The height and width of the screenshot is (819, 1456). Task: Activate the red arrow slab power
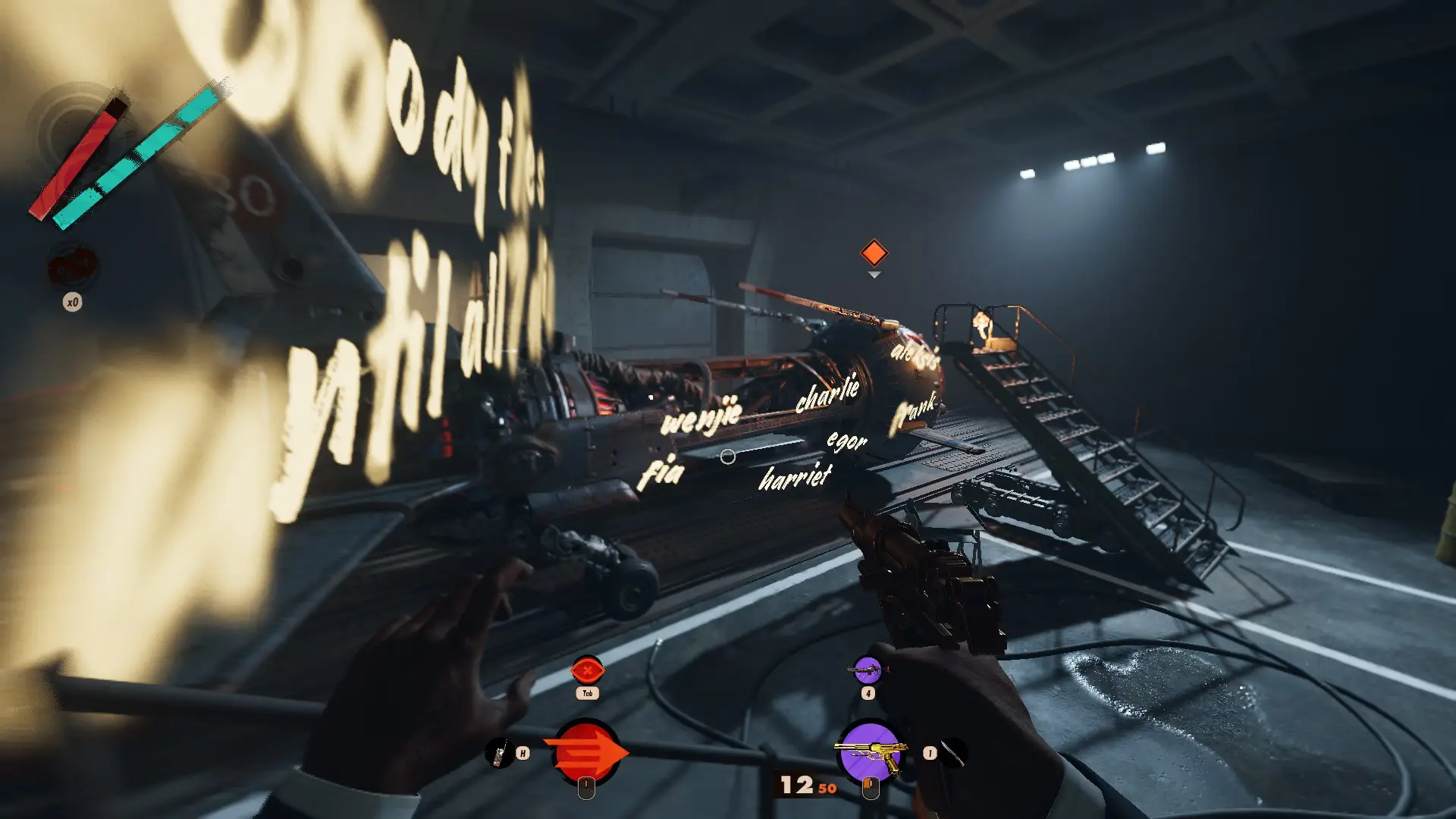[586, 752]
